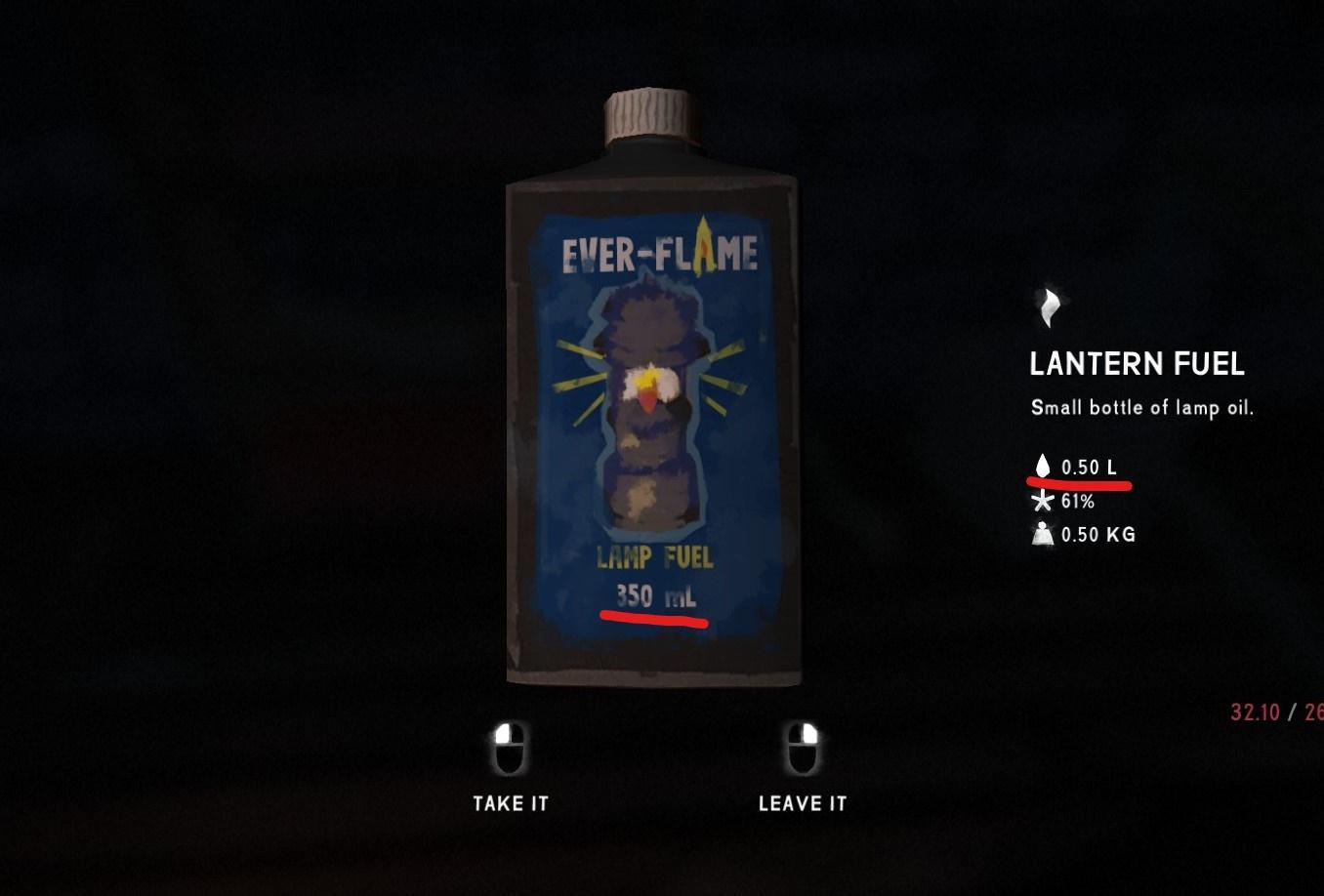Click the star condition icon next to 61%
1324x896 pixels.
1043,501
